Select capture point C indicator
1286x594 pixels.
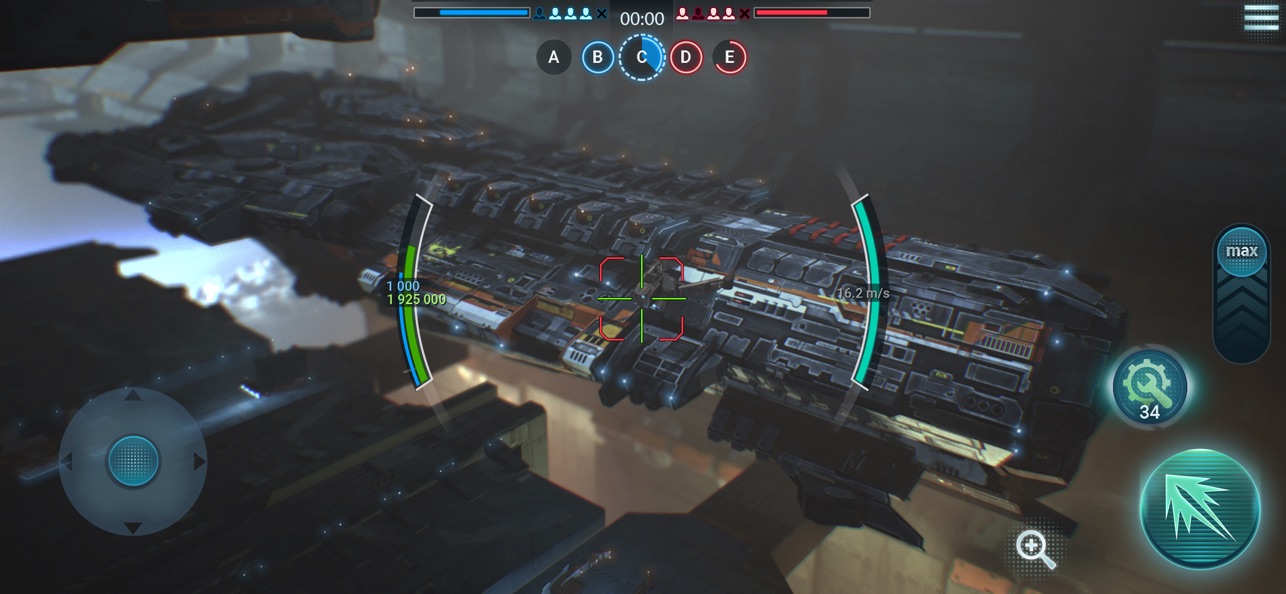pos(641,57)
